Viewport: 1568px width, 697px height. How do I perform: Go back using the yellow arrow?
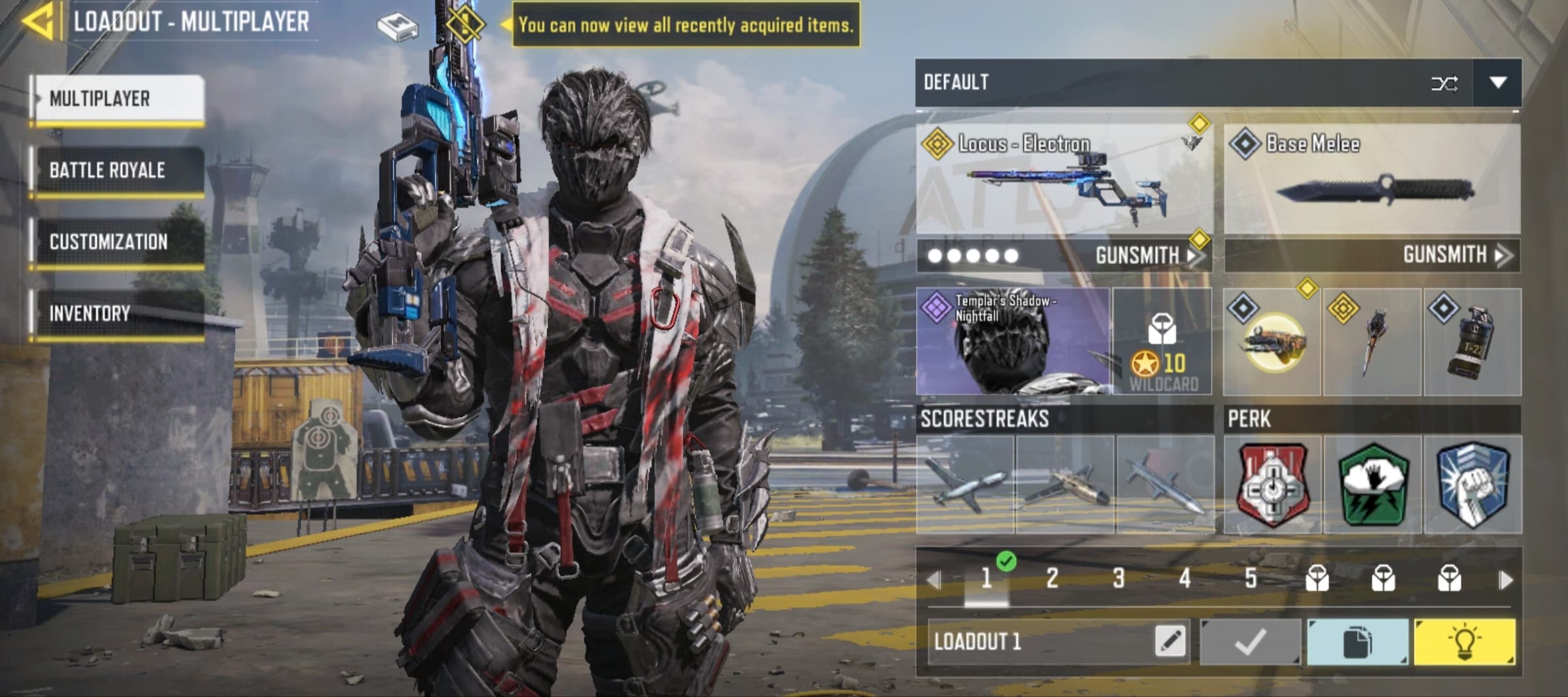[37, 22]
